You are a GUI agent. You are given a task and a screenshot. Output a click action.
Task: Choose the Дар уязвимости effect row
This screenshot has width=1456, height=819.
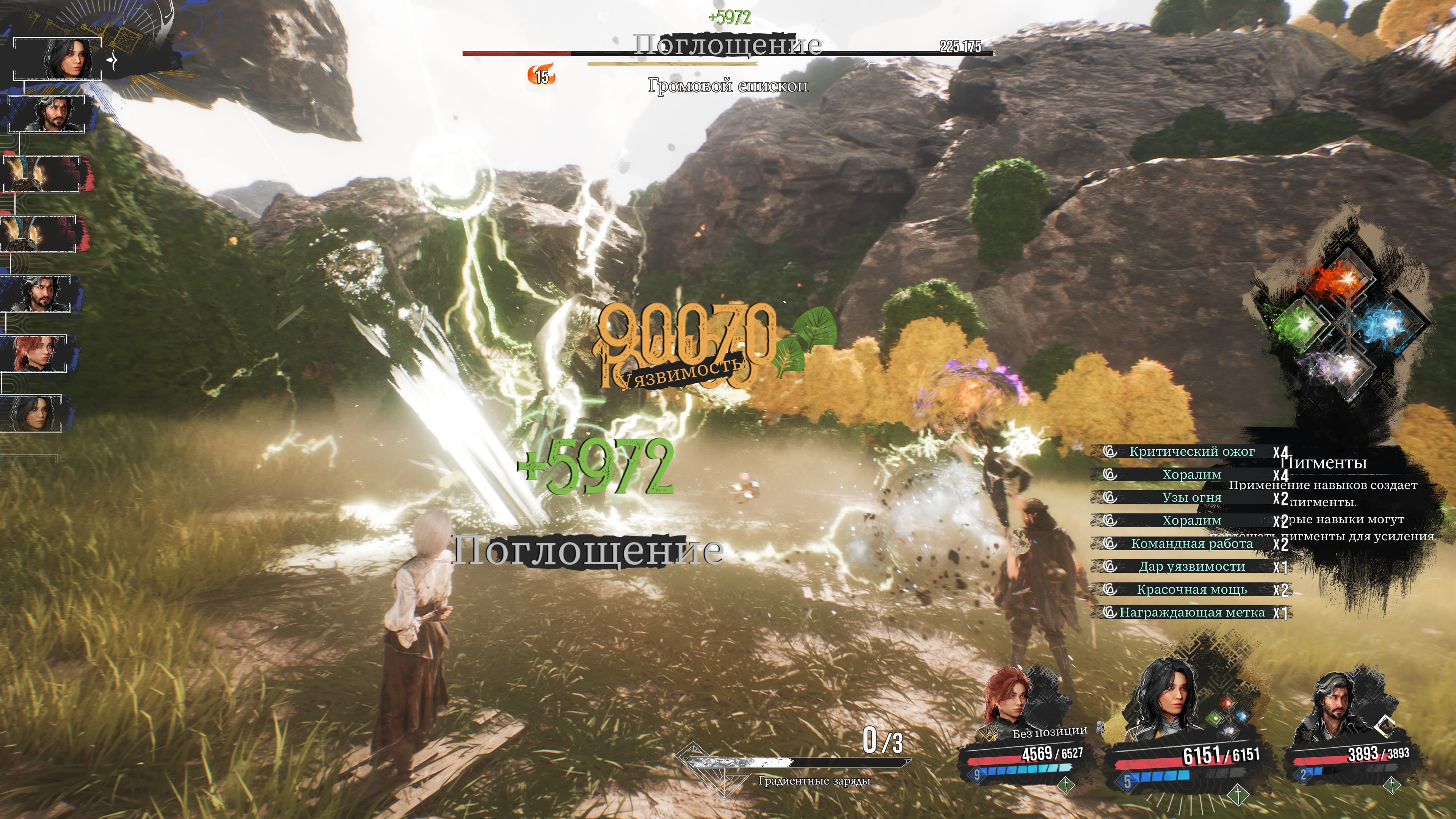1191,567
